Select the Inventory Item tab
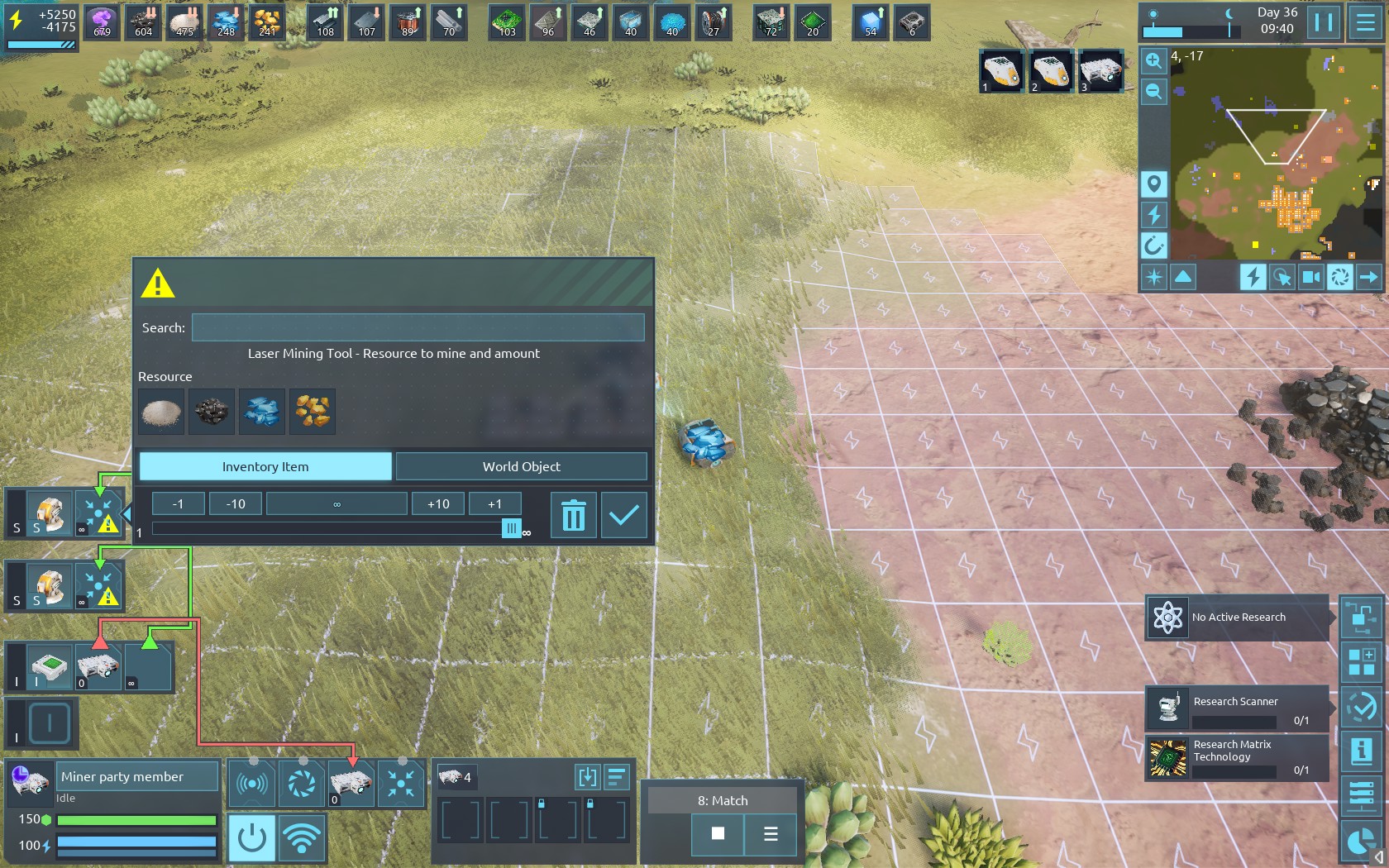1389x868 pixels. (x=265, y=466)
